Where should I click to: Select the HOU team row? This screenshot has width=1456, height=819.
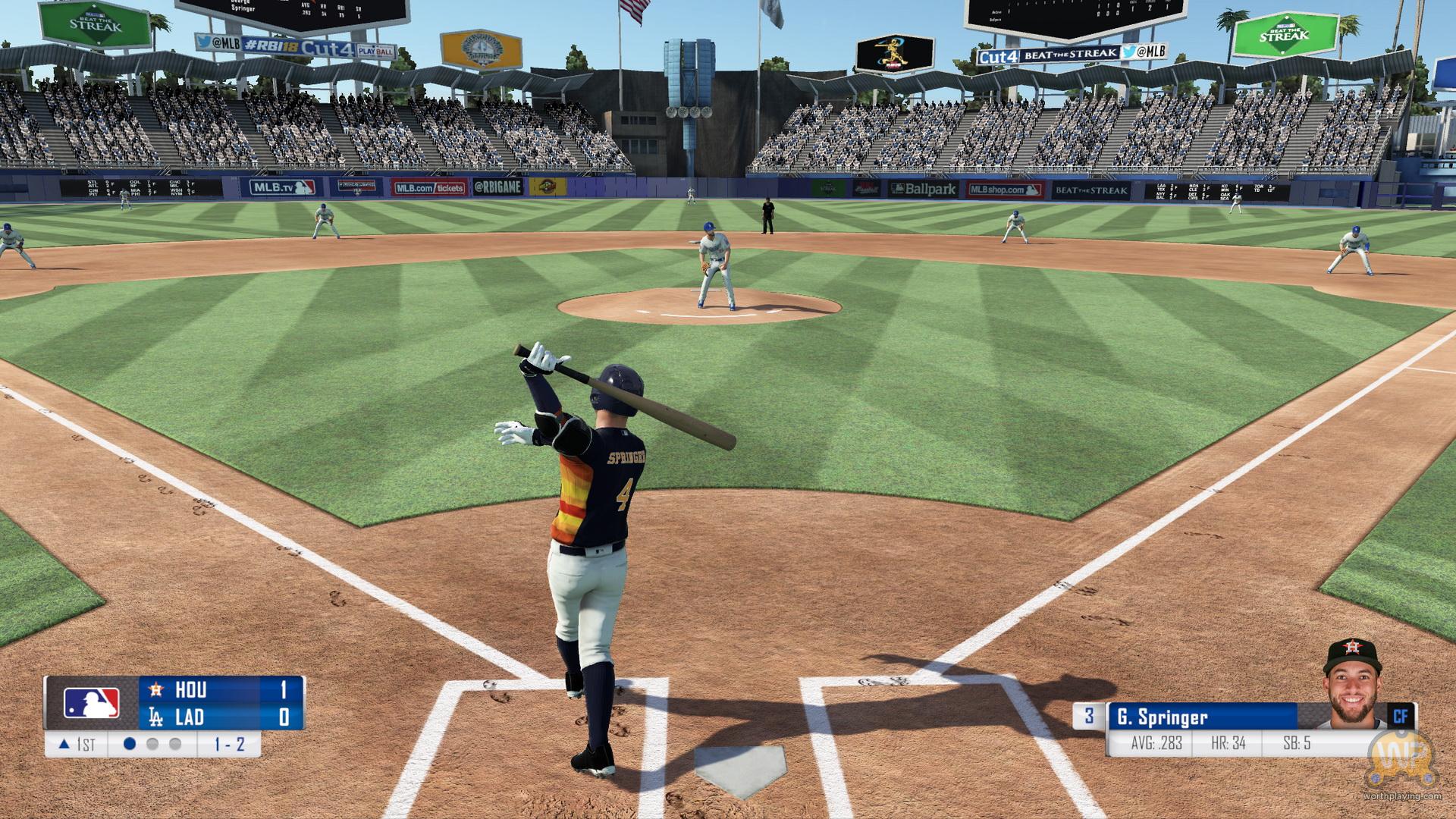pyautogui.click(x=221, y=689)
